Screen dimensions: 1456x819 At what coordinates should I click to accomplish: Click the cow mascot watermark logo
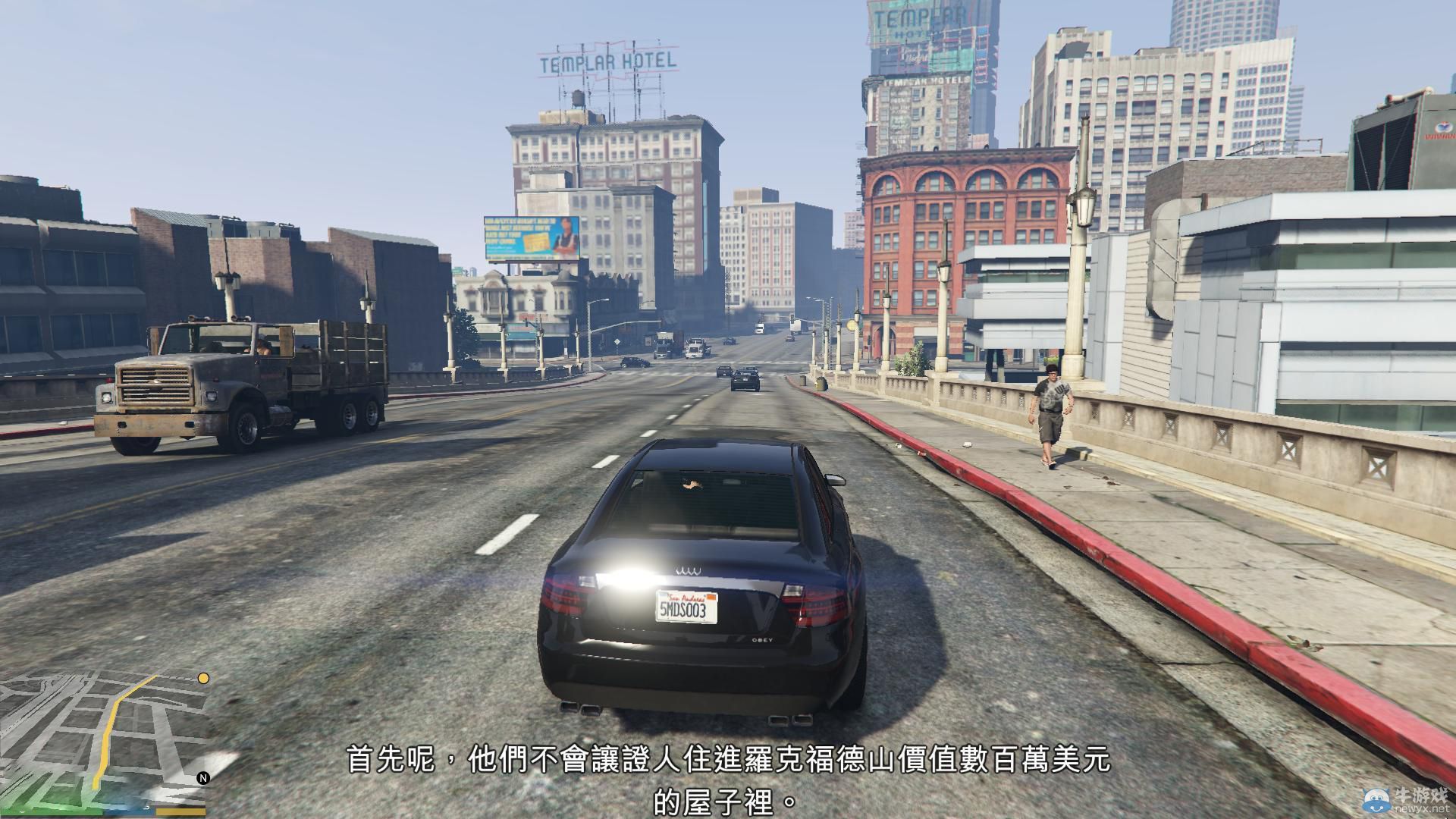pyautogui.click(x=1376, y=800)
